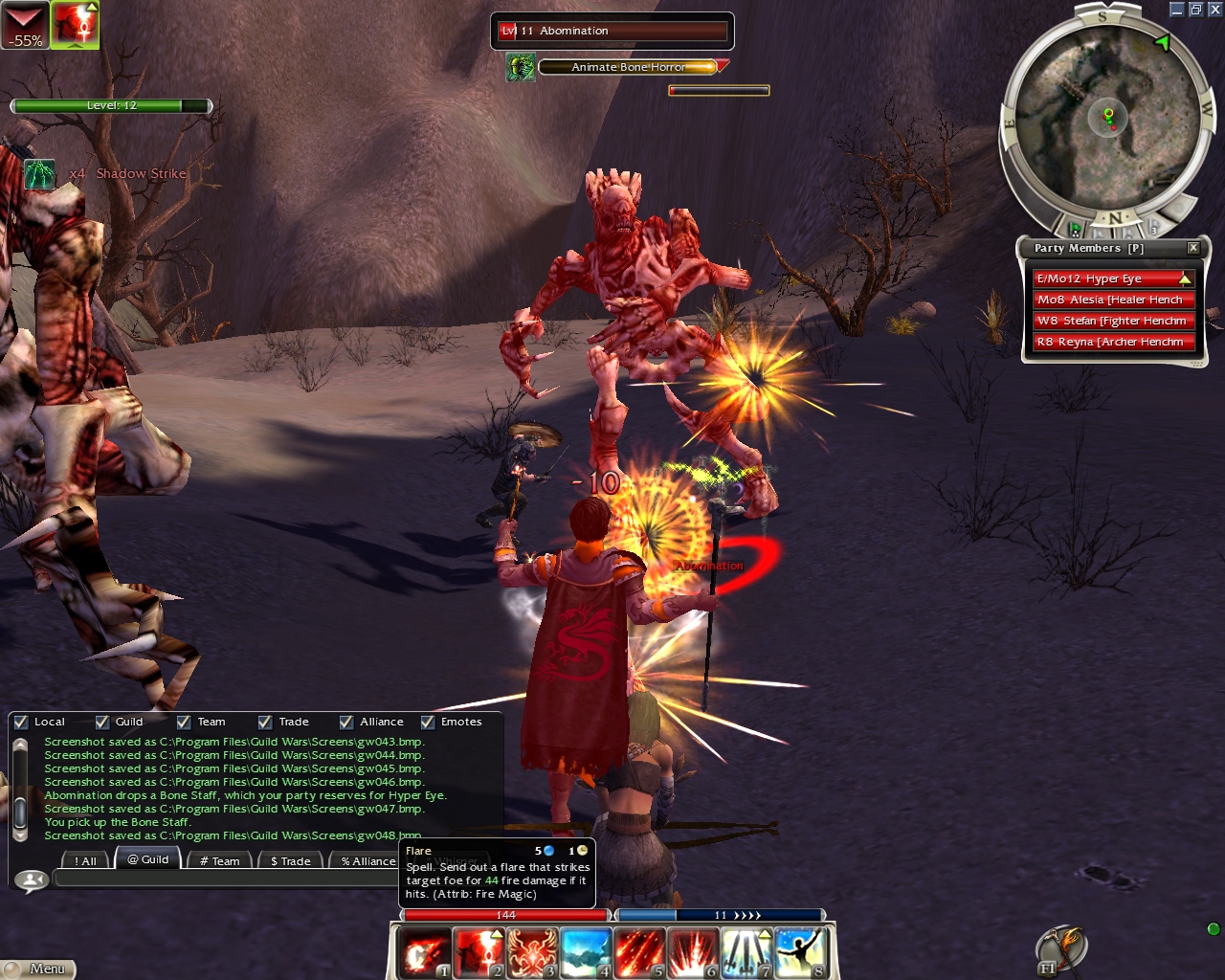Uncheck the Trade chat filter
The width and height of the screenshot is (1225, 980).
265,723
